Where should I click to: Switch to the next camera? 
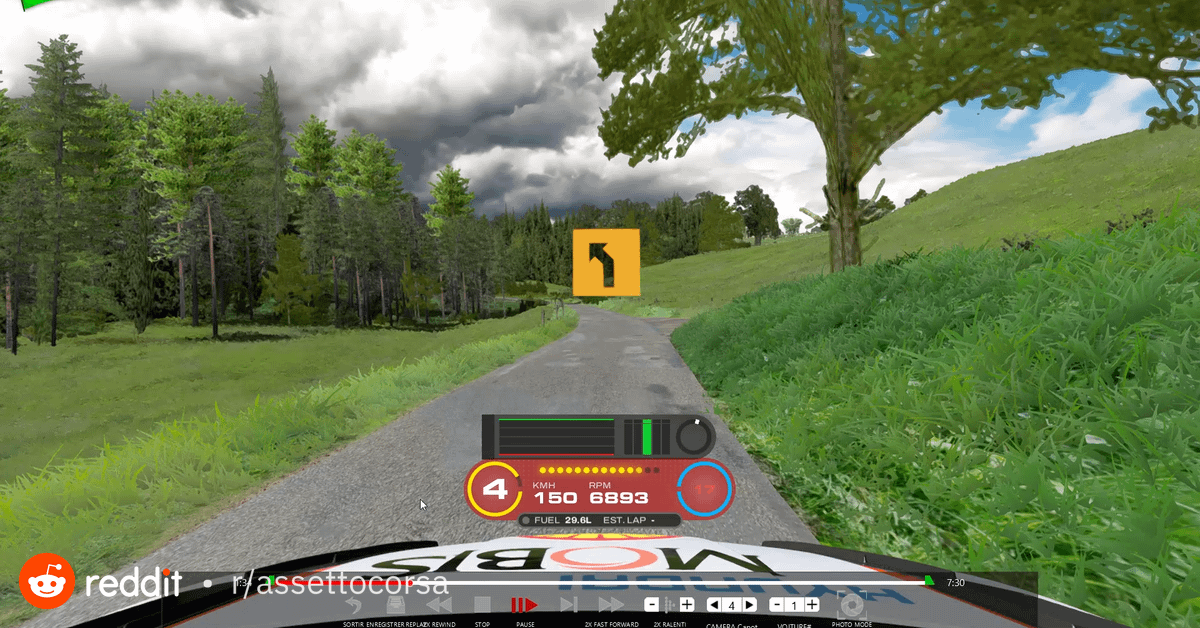click(x=749, y=605)
